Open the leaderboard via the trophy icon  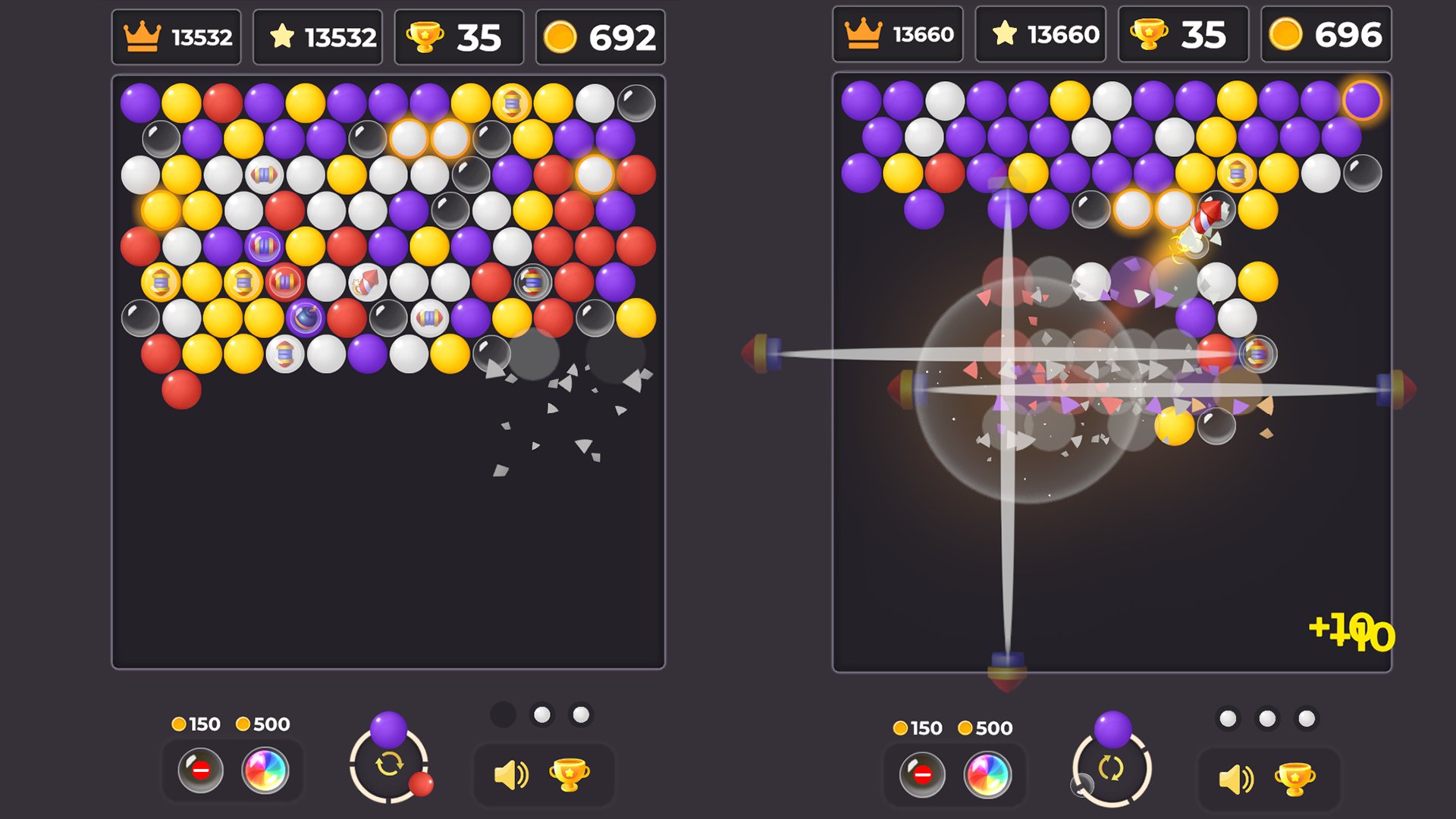point(571,774)
